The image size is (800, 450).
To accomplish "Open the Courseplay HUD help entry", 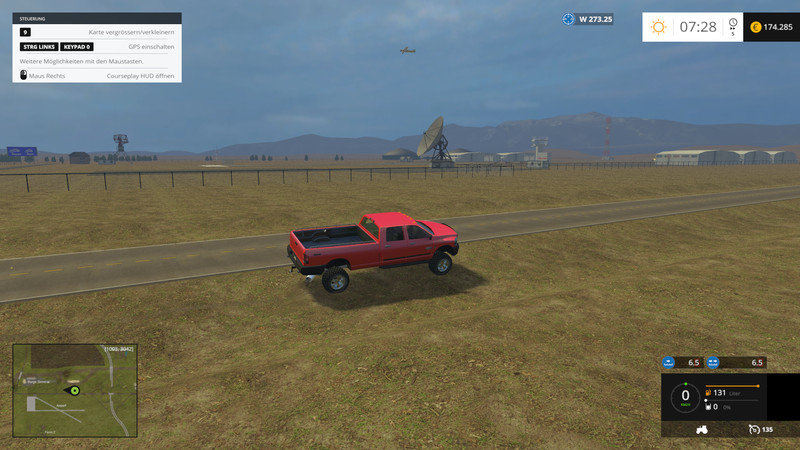I will pos(97,75).
